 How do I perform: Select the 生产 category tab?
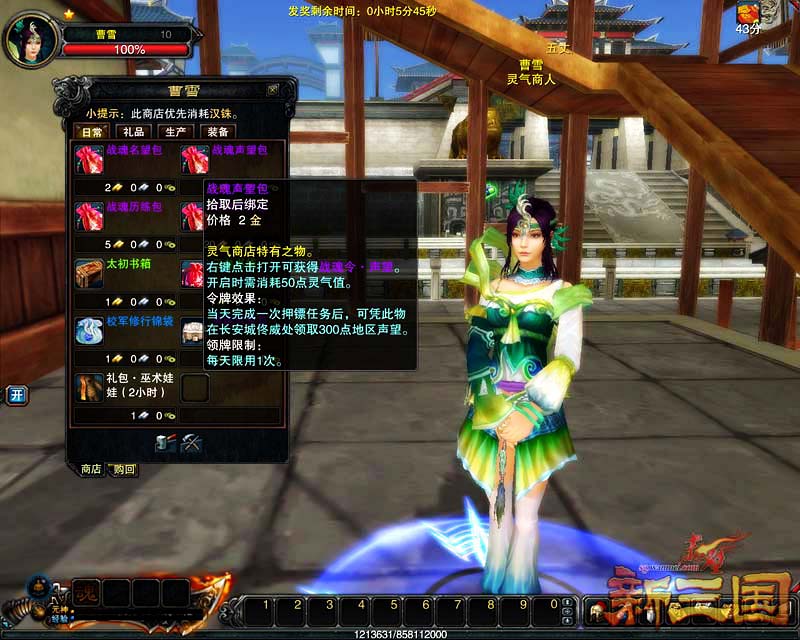click(175, 132)
